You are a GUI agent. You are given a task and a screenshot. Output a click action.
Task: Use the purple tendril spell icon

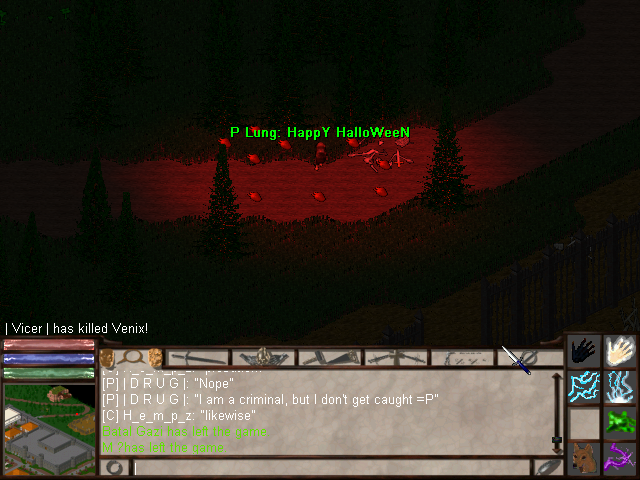pyautogui.click(x=620, y=457)
